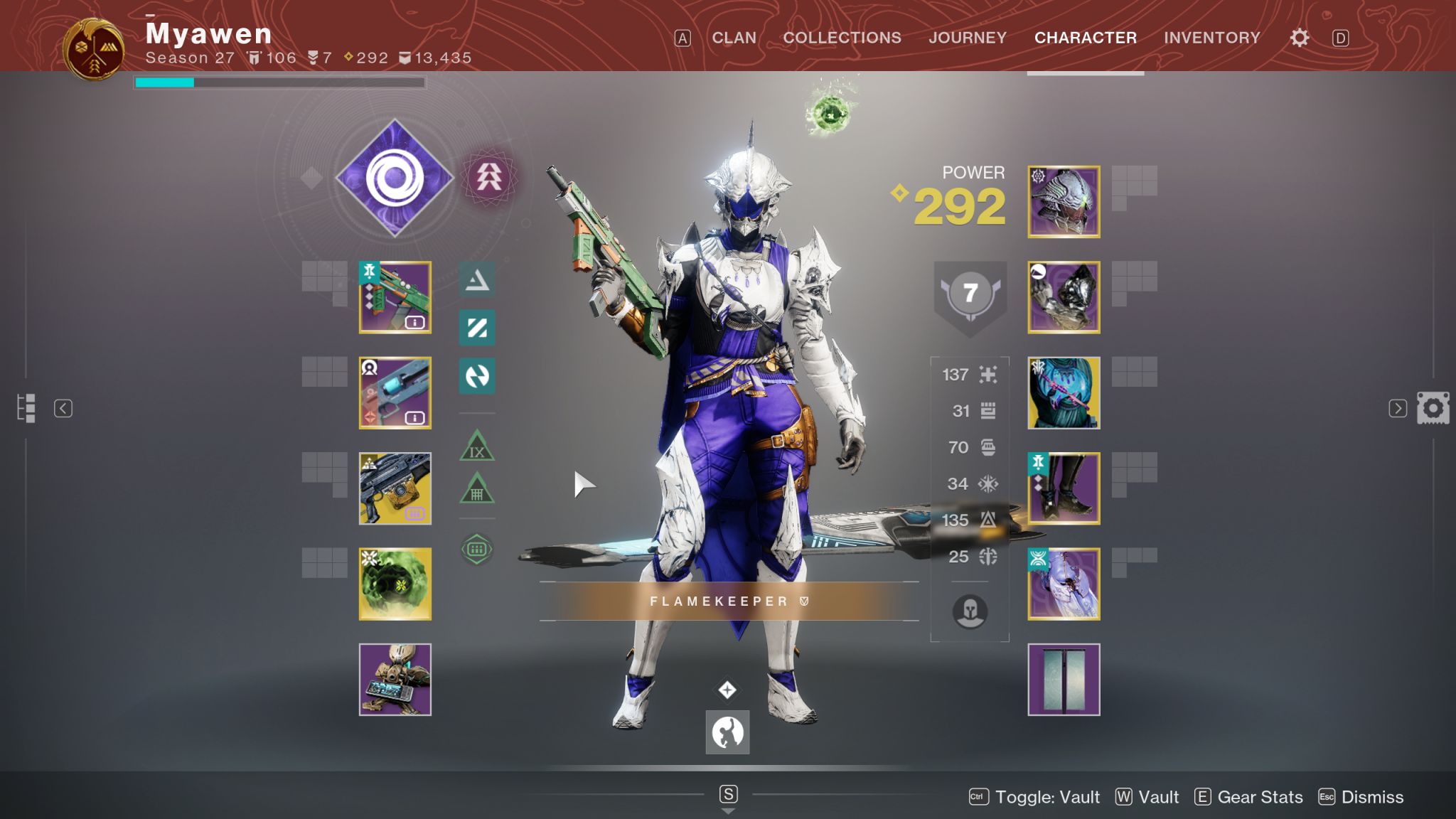Show the previous character screen with left arrow

[63, 408]
